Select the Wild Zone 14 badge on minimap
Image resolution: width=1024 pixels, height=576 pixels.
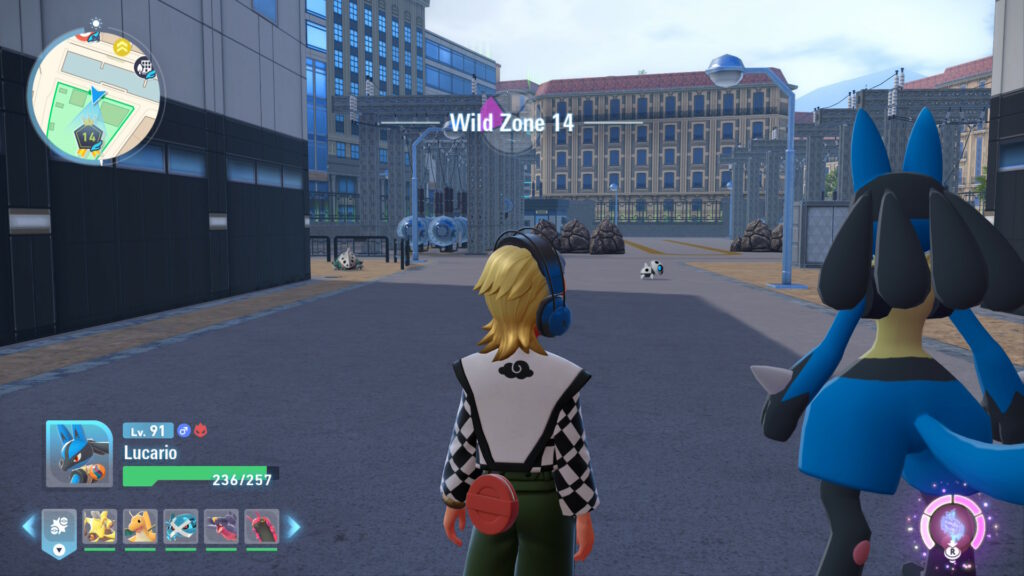89,135
